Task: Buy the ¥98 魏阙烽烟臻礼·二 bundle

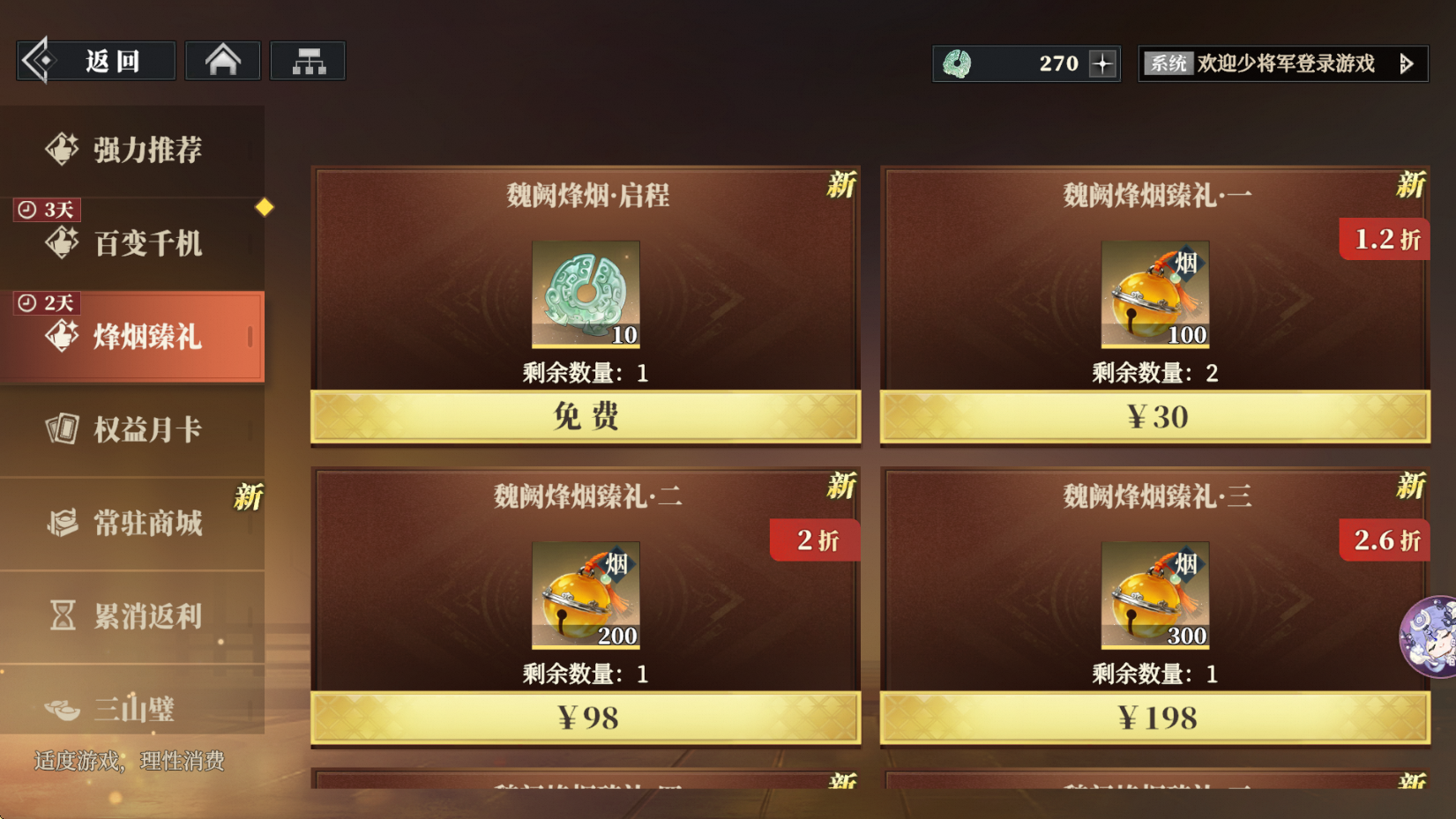Action: pos(586,717)
